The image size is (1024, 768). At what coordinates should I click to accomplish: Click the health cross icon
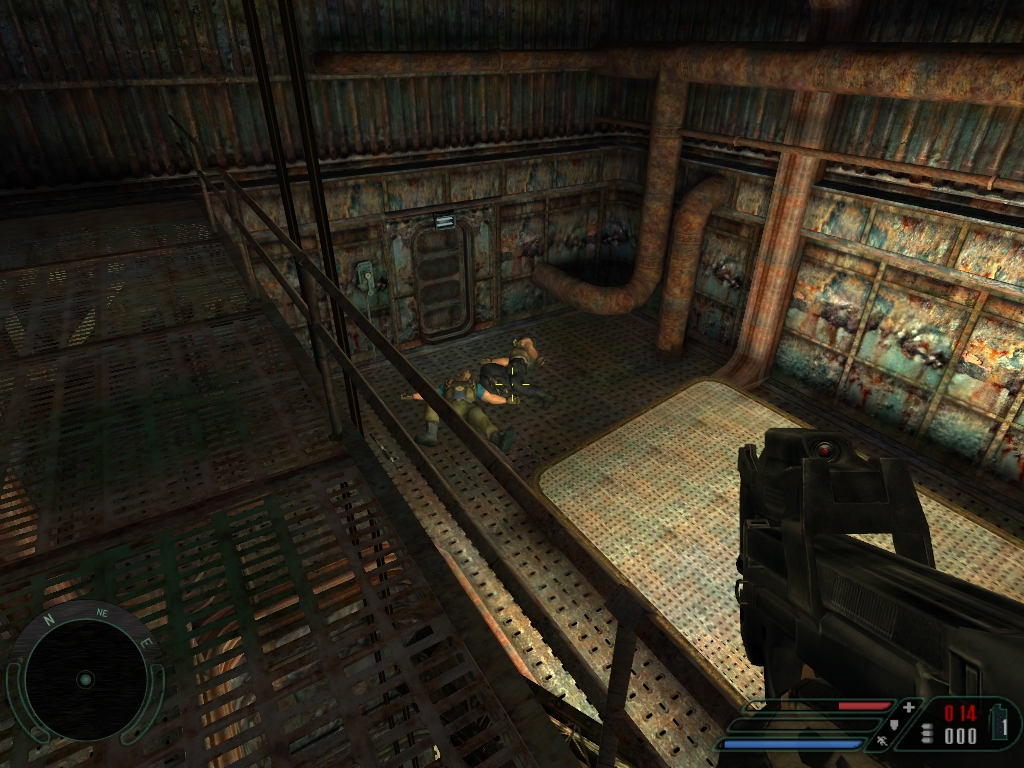[x=908, y=707]
